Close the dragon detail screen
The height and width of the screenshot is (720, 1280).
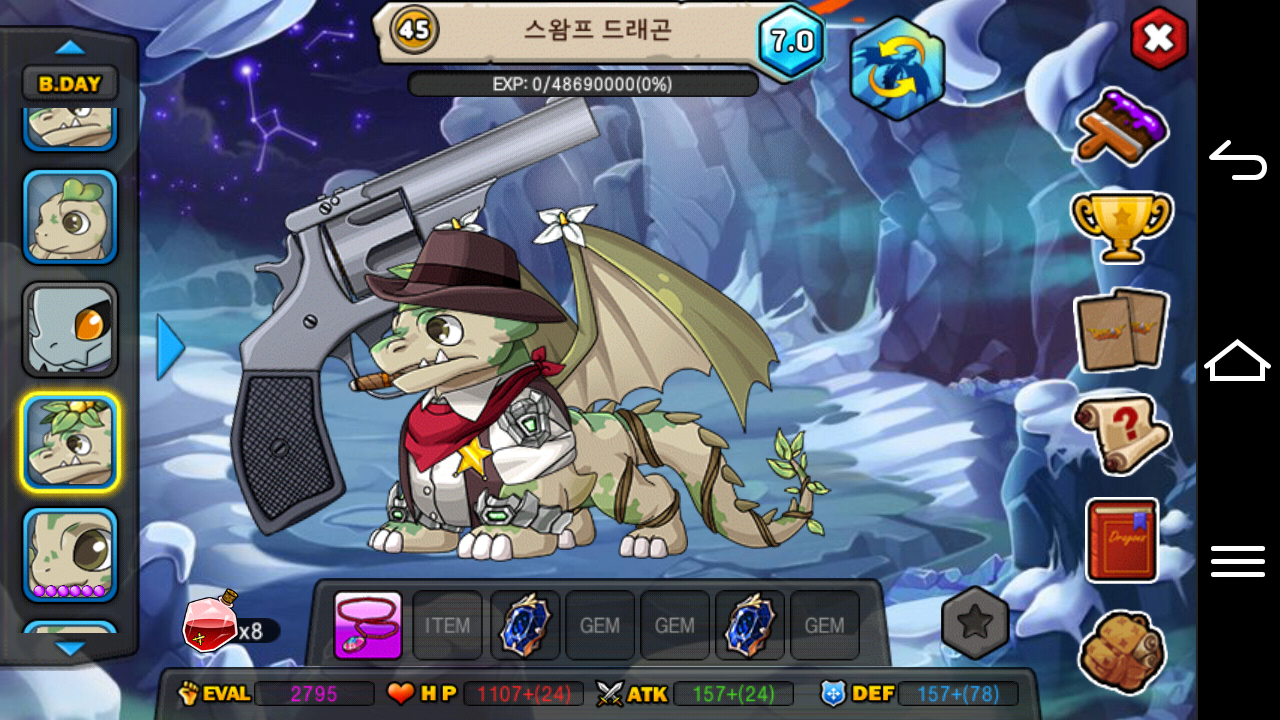click(x=1158, y=39)
